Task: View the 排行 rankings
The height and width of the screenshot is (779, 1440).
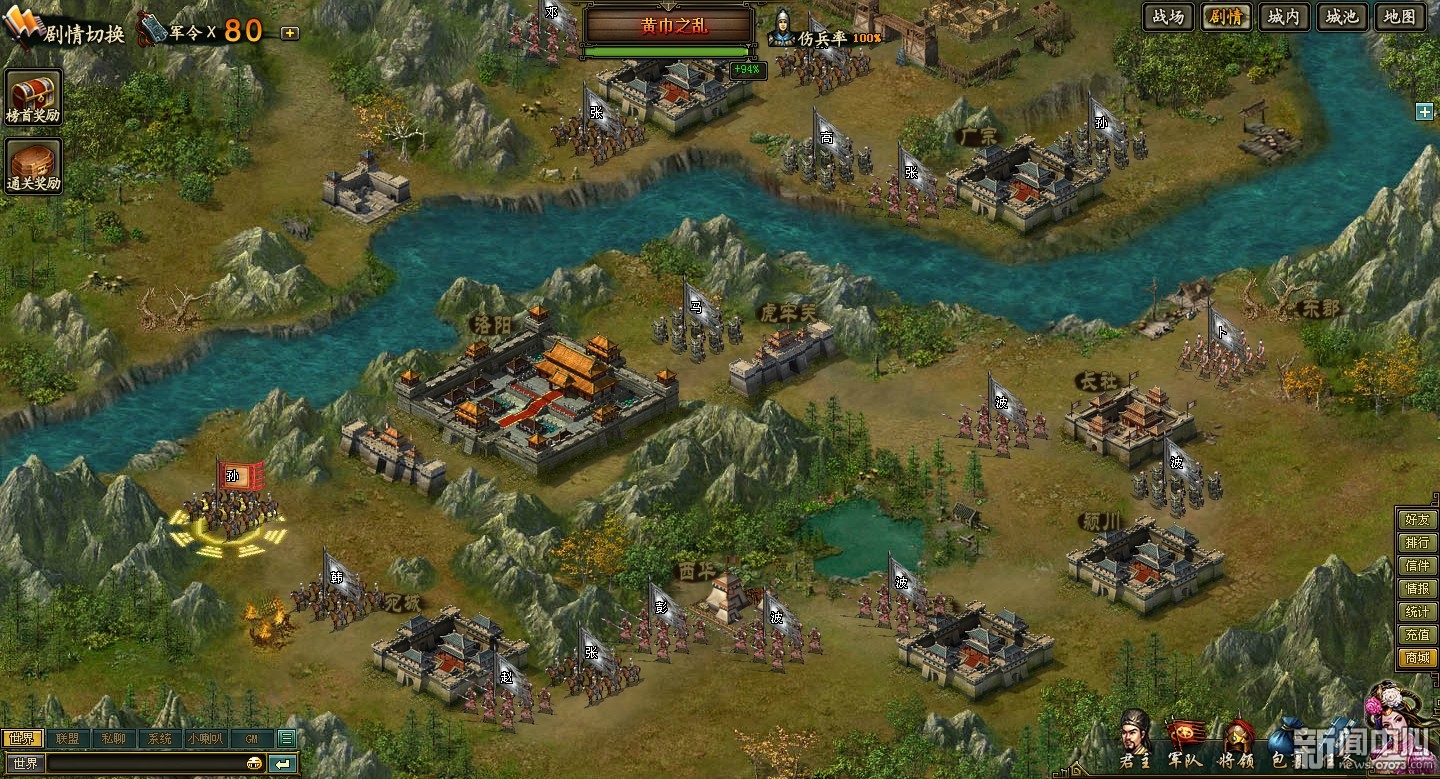Action: point(1417,543)
